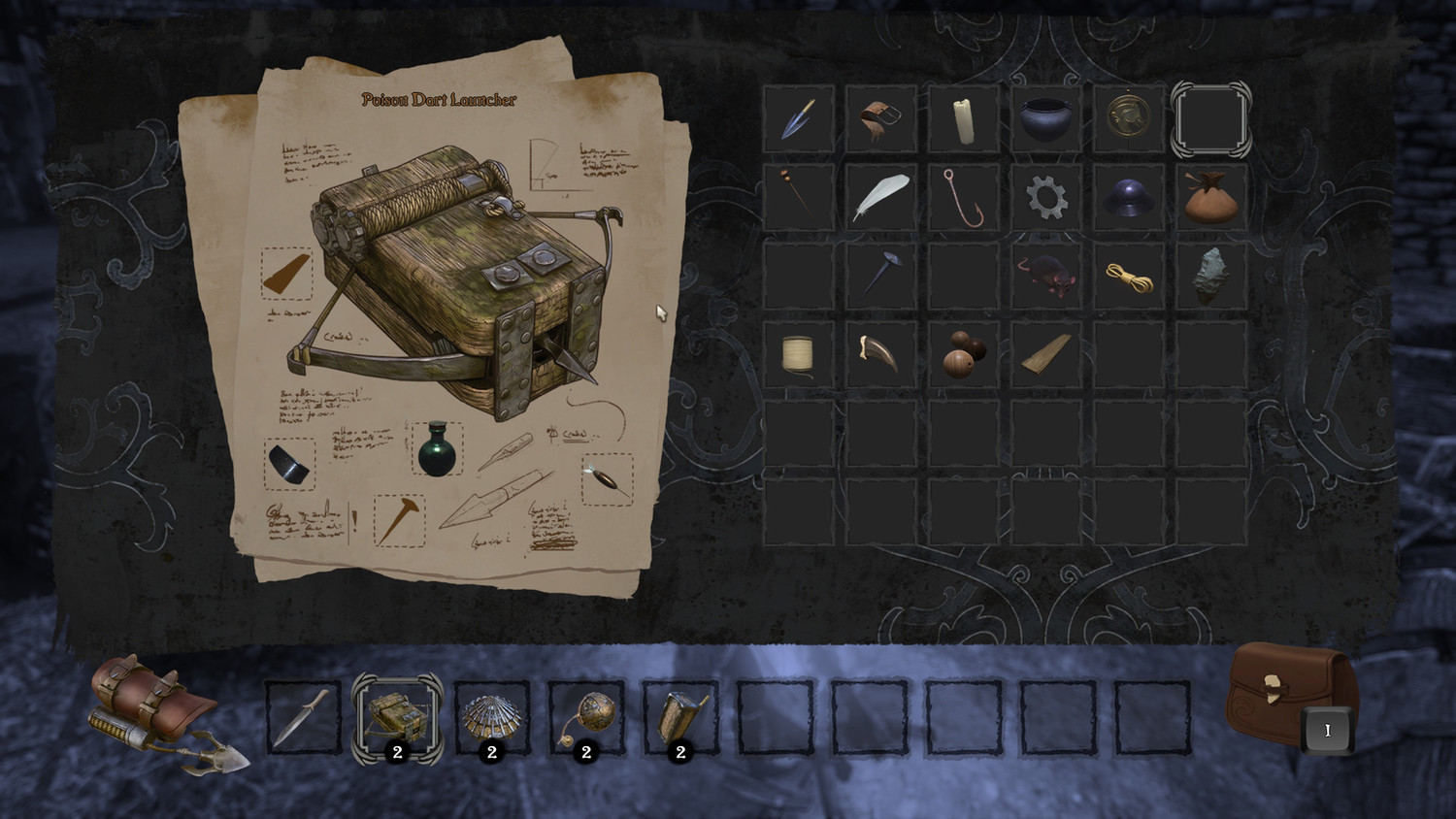
Task: Select the iron helmet item
Action: pos(1128,197)
